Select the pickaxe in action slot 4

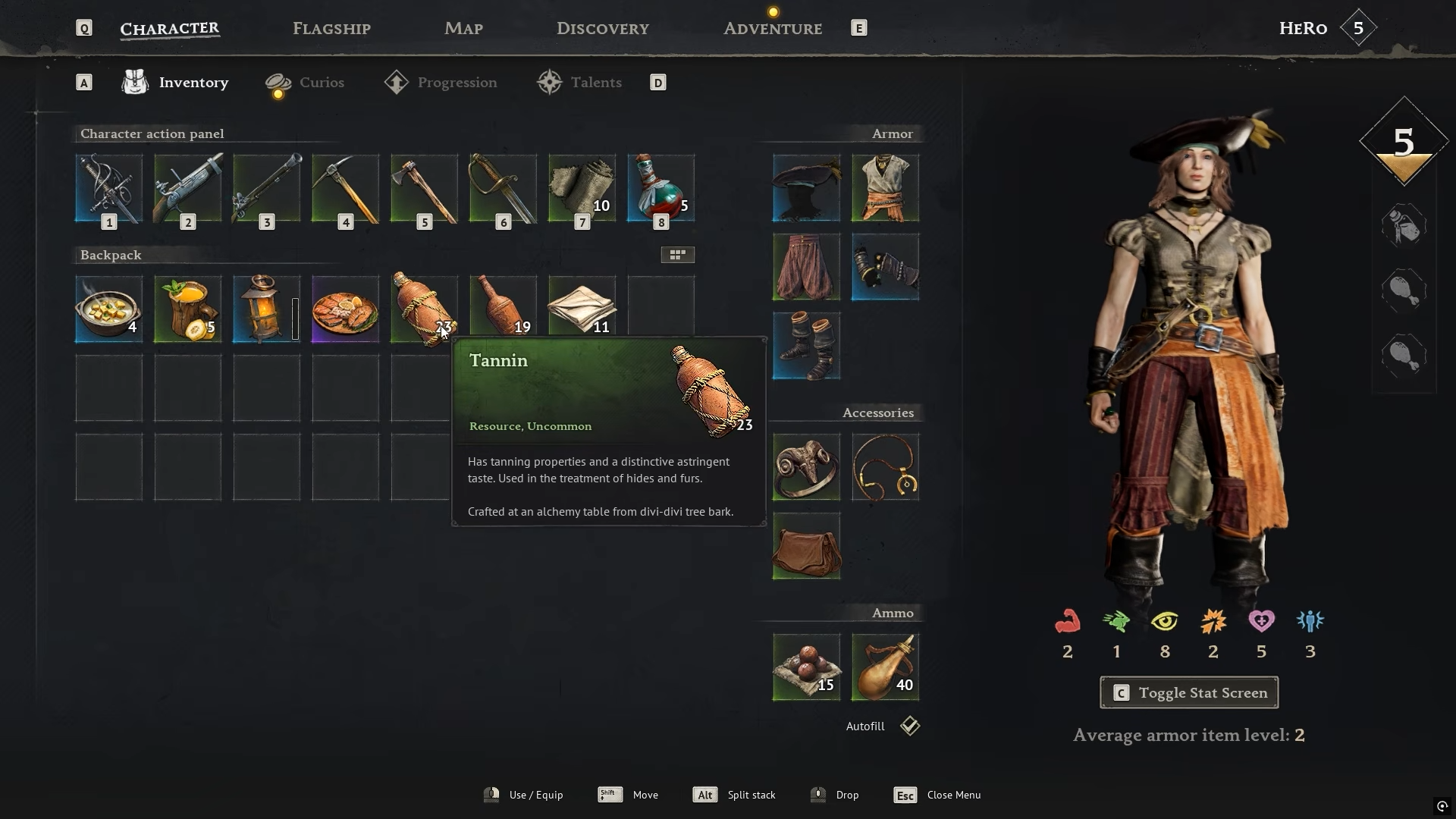[x=346, y=188]
